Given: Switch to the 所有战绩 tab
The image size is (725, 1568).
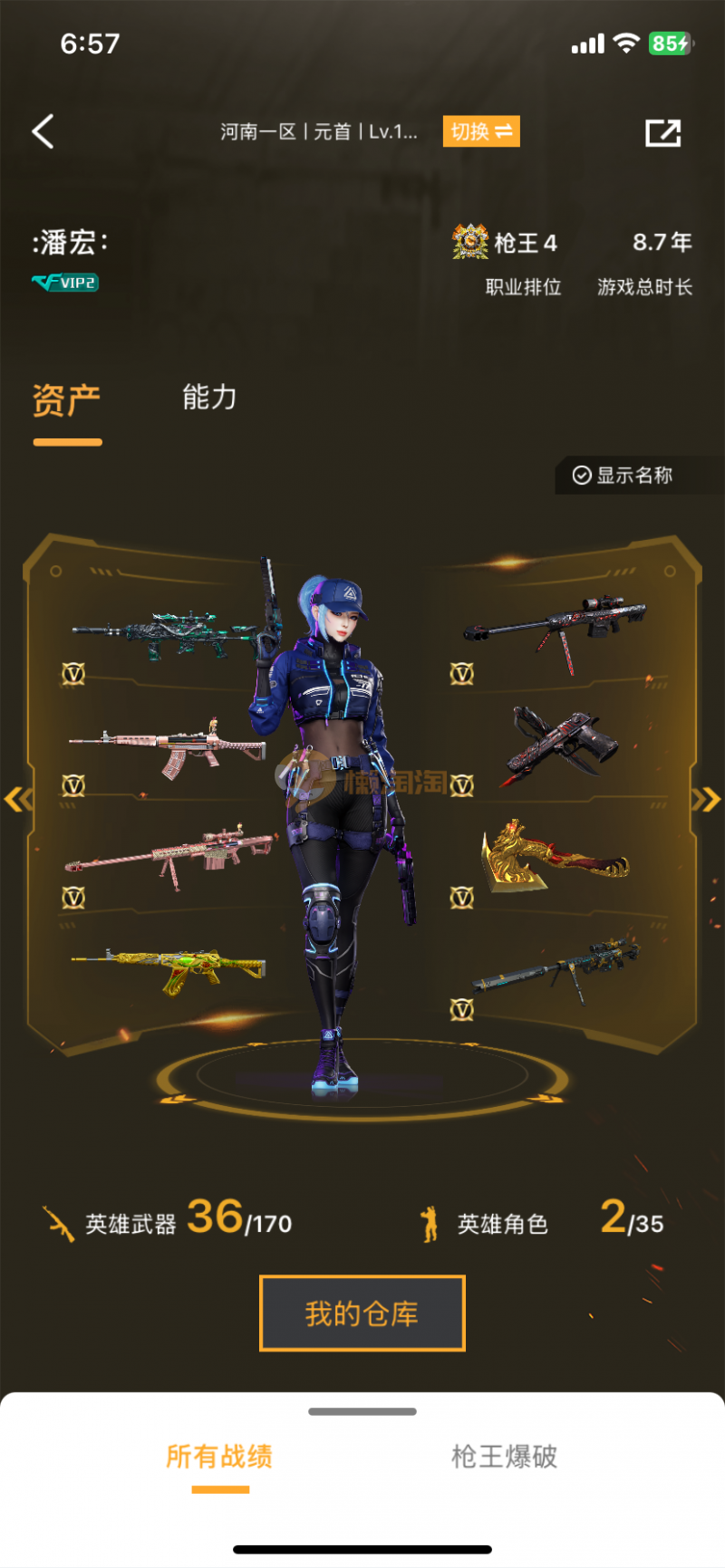Looking at the screenshot, I should point(219,1457).
